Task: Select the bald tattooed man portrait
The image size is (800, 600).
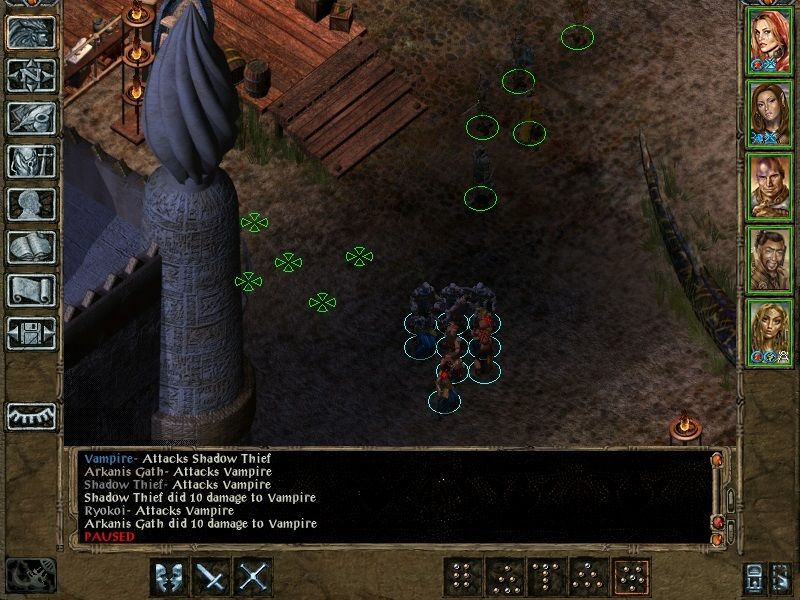Action: (770, 185)
